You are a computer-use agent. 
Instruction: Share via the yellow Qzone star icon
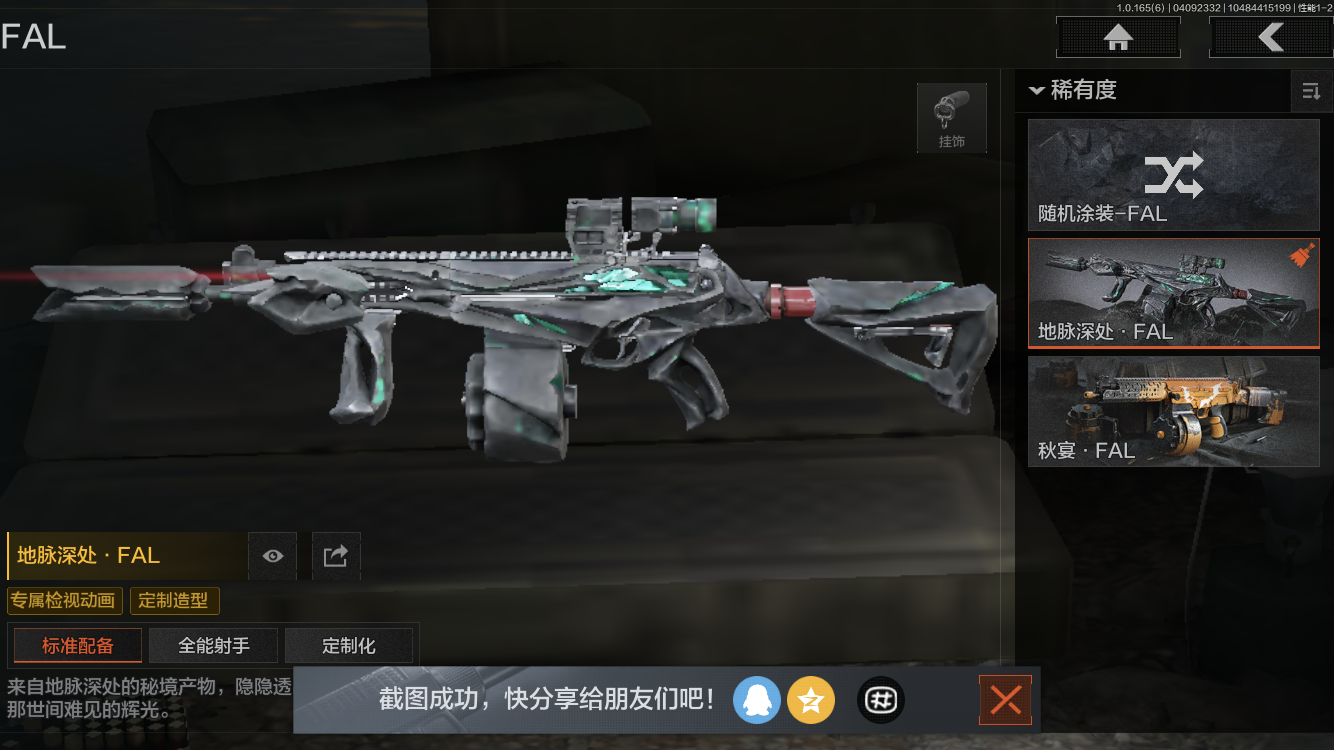[x=811, y=700]
